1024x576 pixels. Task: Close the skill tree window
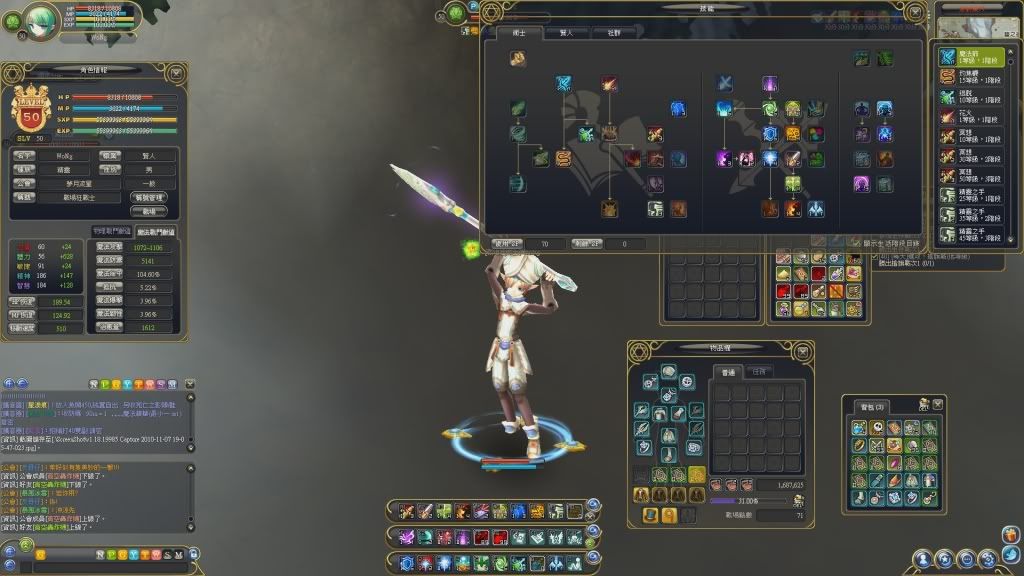(916, 12)
